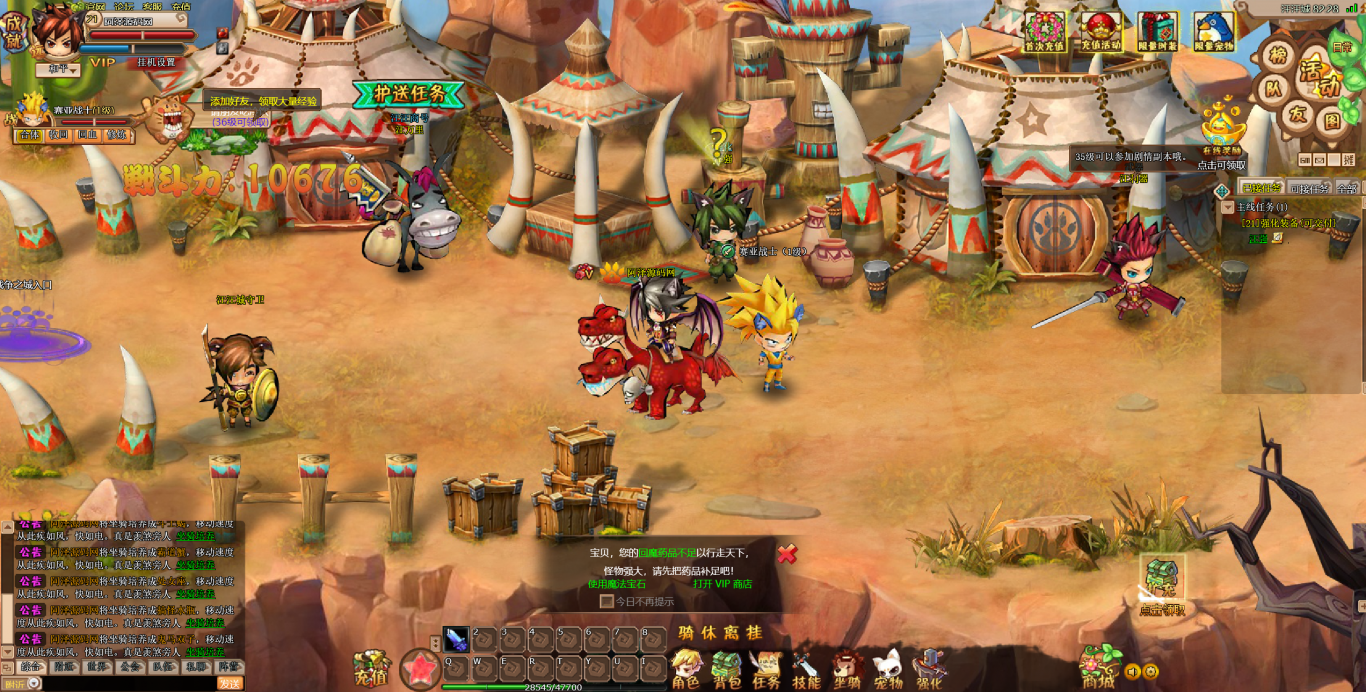Close the low potion warning popup
This screenshot has height=692, width=1366.
coord(788,553)
